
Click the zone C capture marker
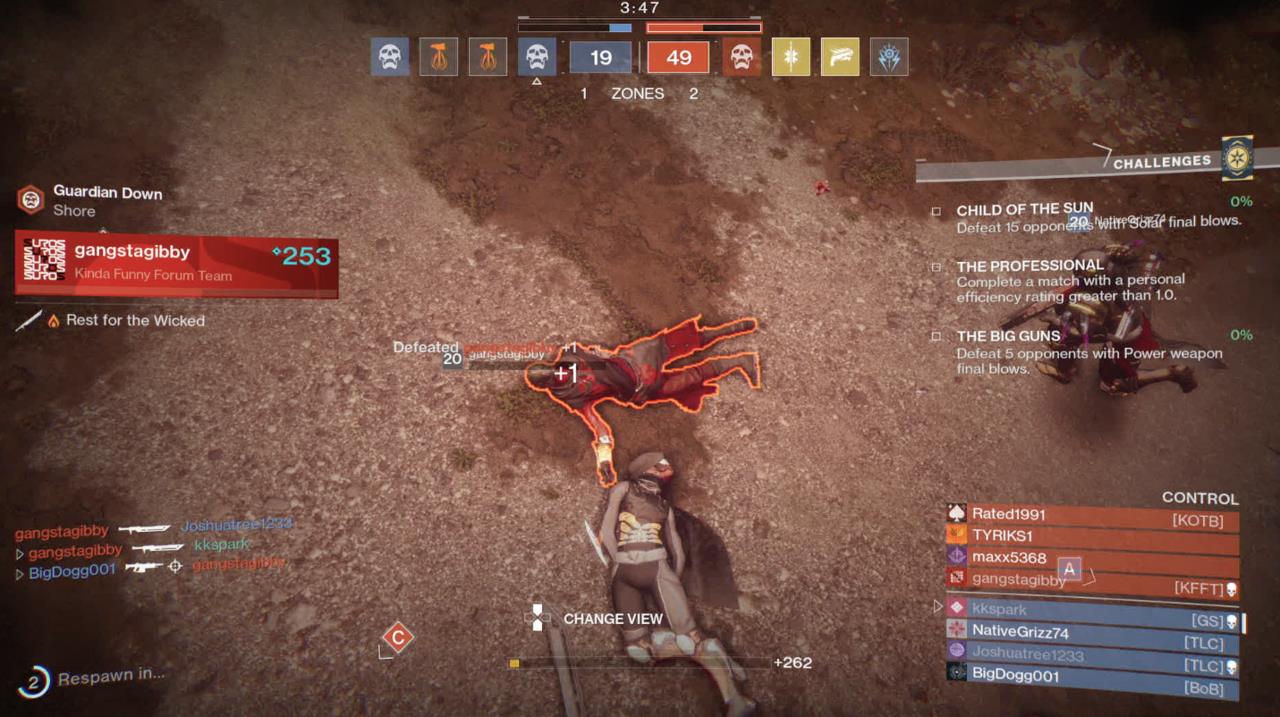(398, 638)
